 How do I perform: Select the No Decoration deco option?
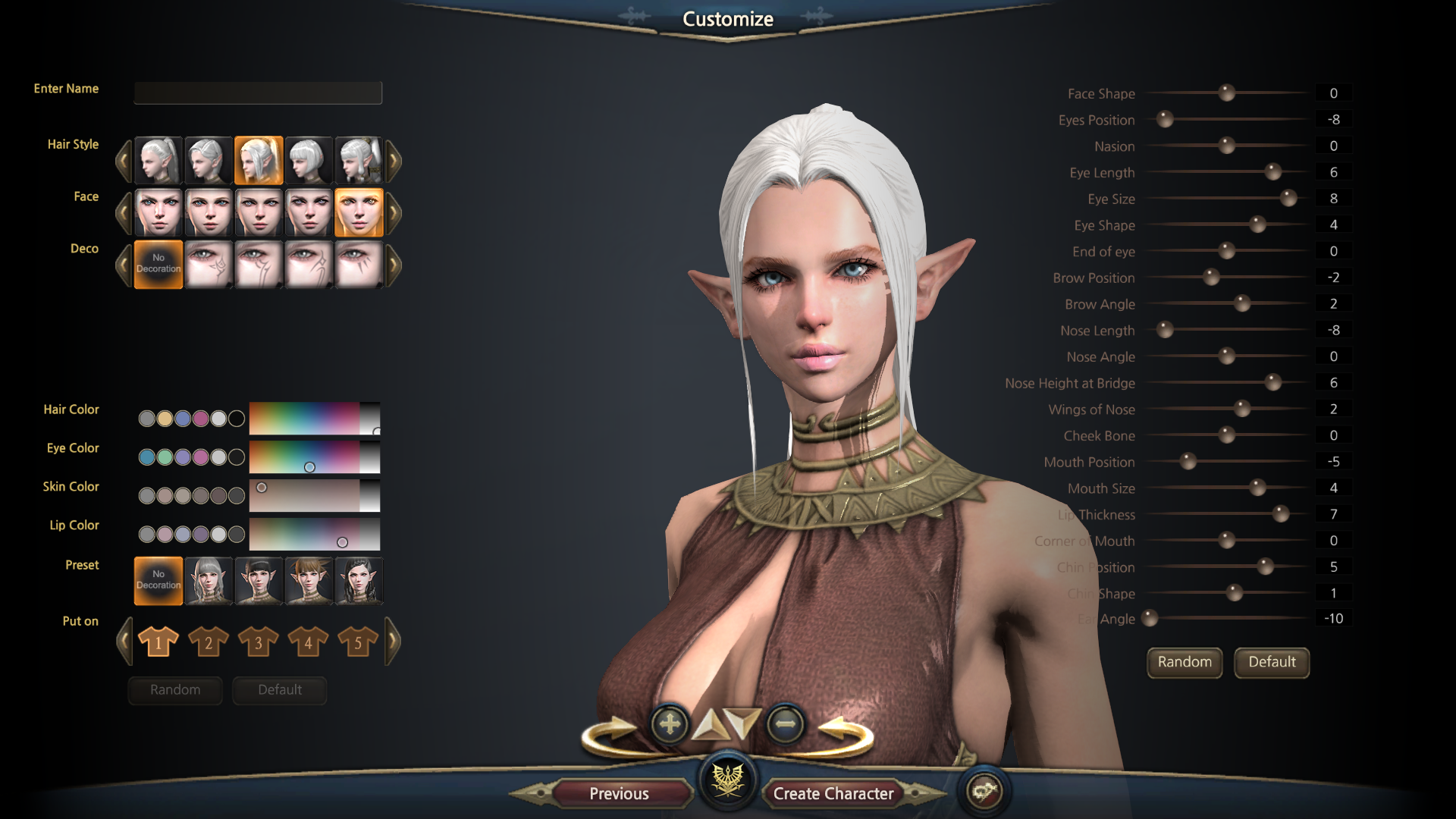(x=158, y=264)
